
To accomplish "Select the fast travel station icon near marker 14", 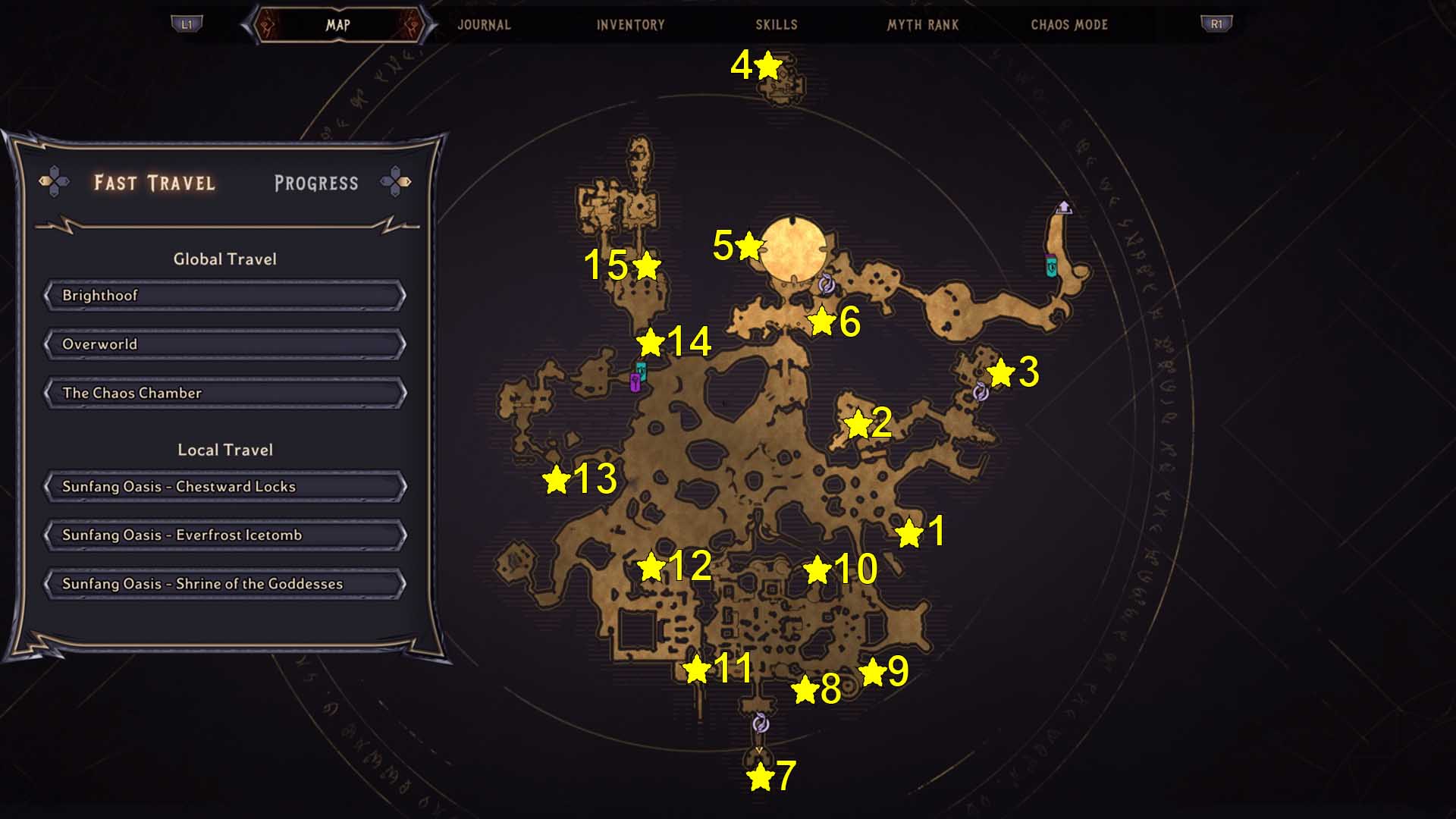I will (x=642, y=372).
